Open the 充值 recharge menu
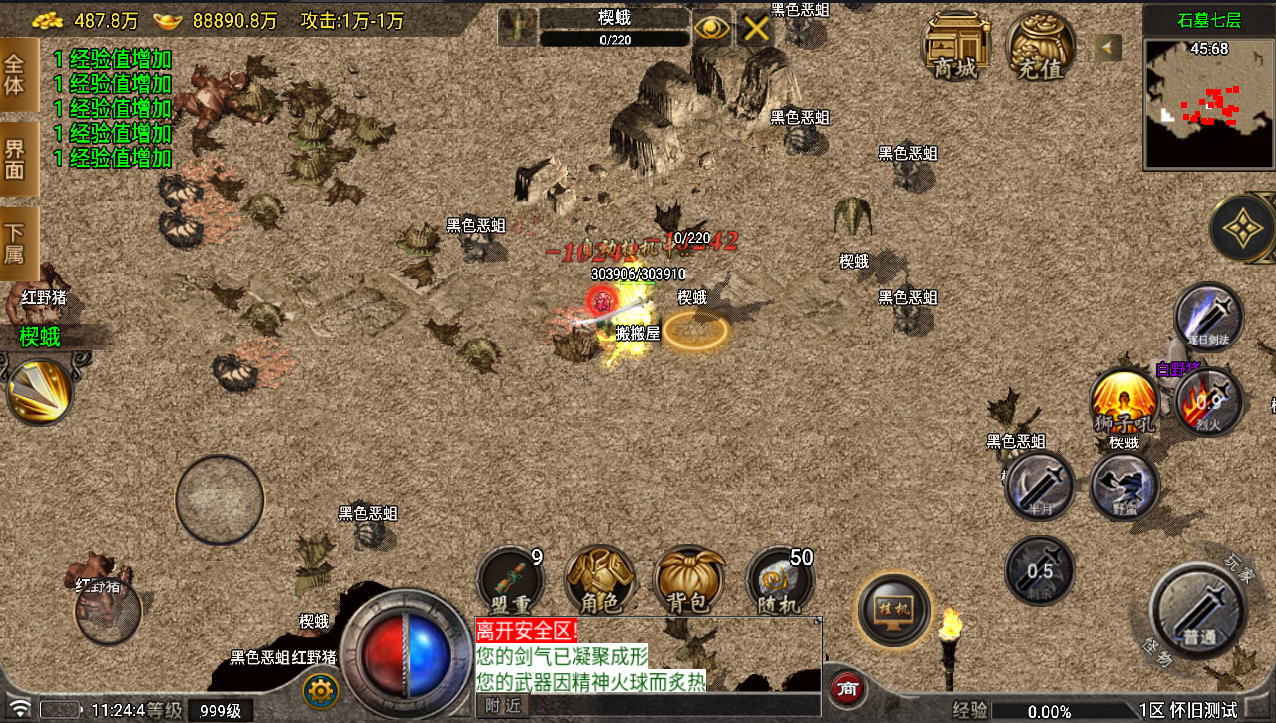The image size is (1276, 723). click(x=1041, y=45)
